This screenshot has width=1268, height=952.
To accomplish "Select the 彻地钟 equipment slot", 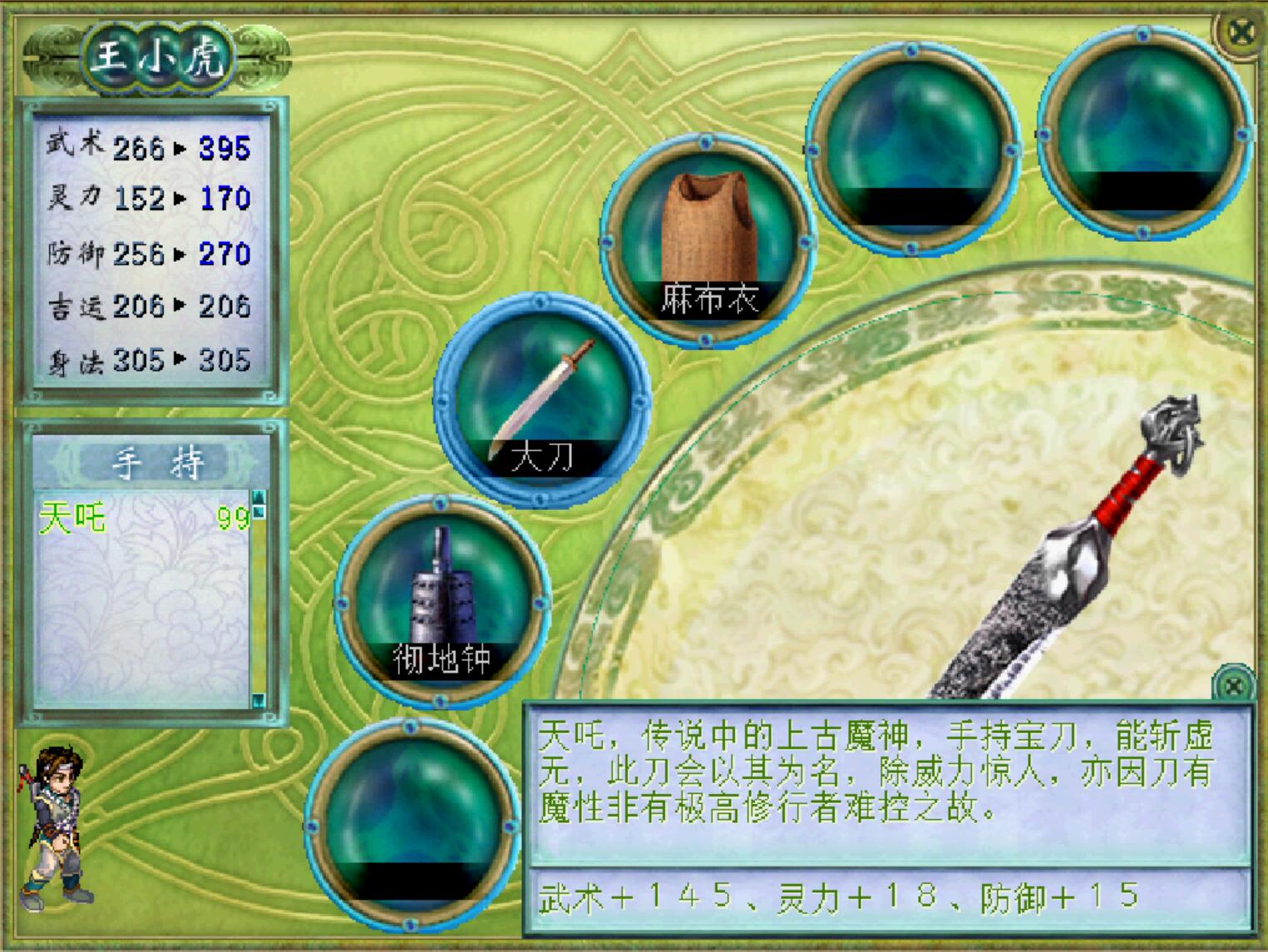I will coord(442,599).
